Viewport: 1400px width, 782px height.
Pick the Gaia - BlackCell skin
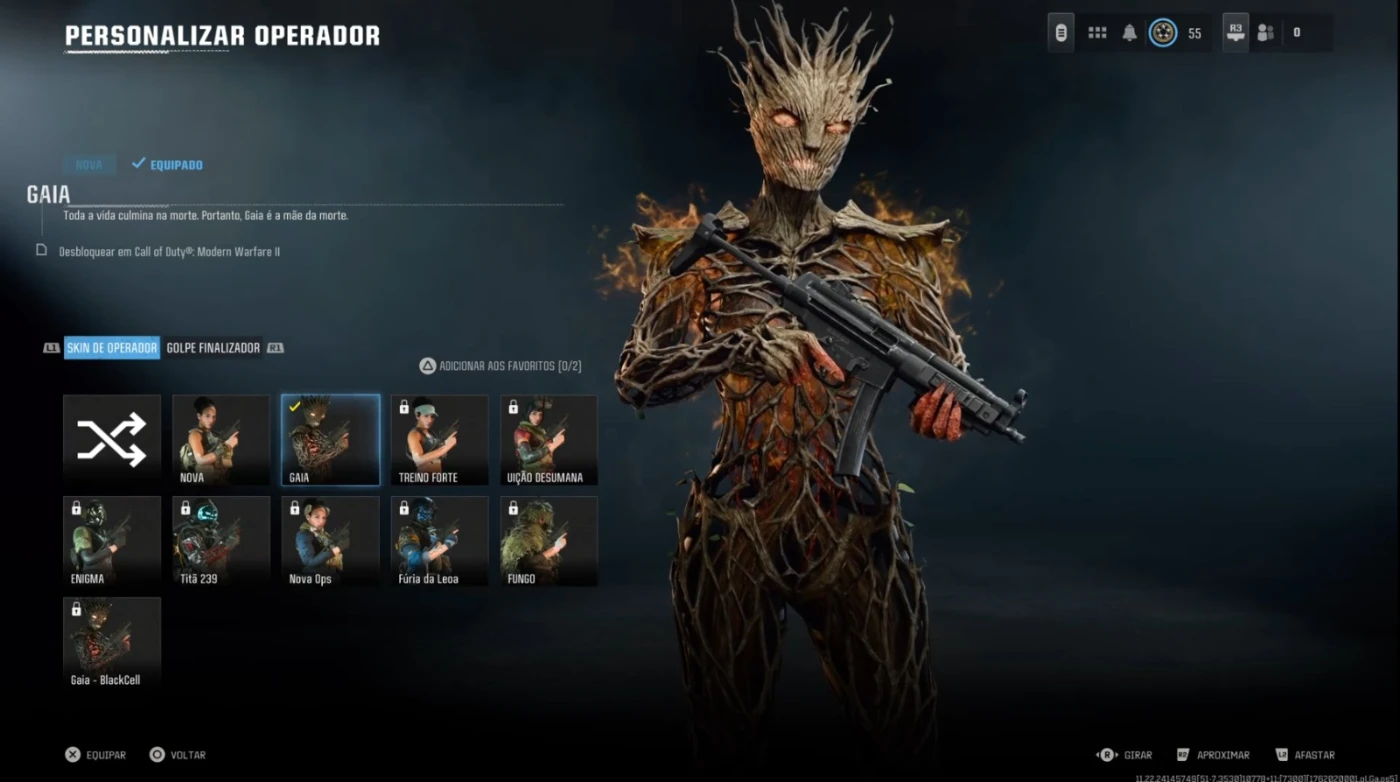pos(112,642)
